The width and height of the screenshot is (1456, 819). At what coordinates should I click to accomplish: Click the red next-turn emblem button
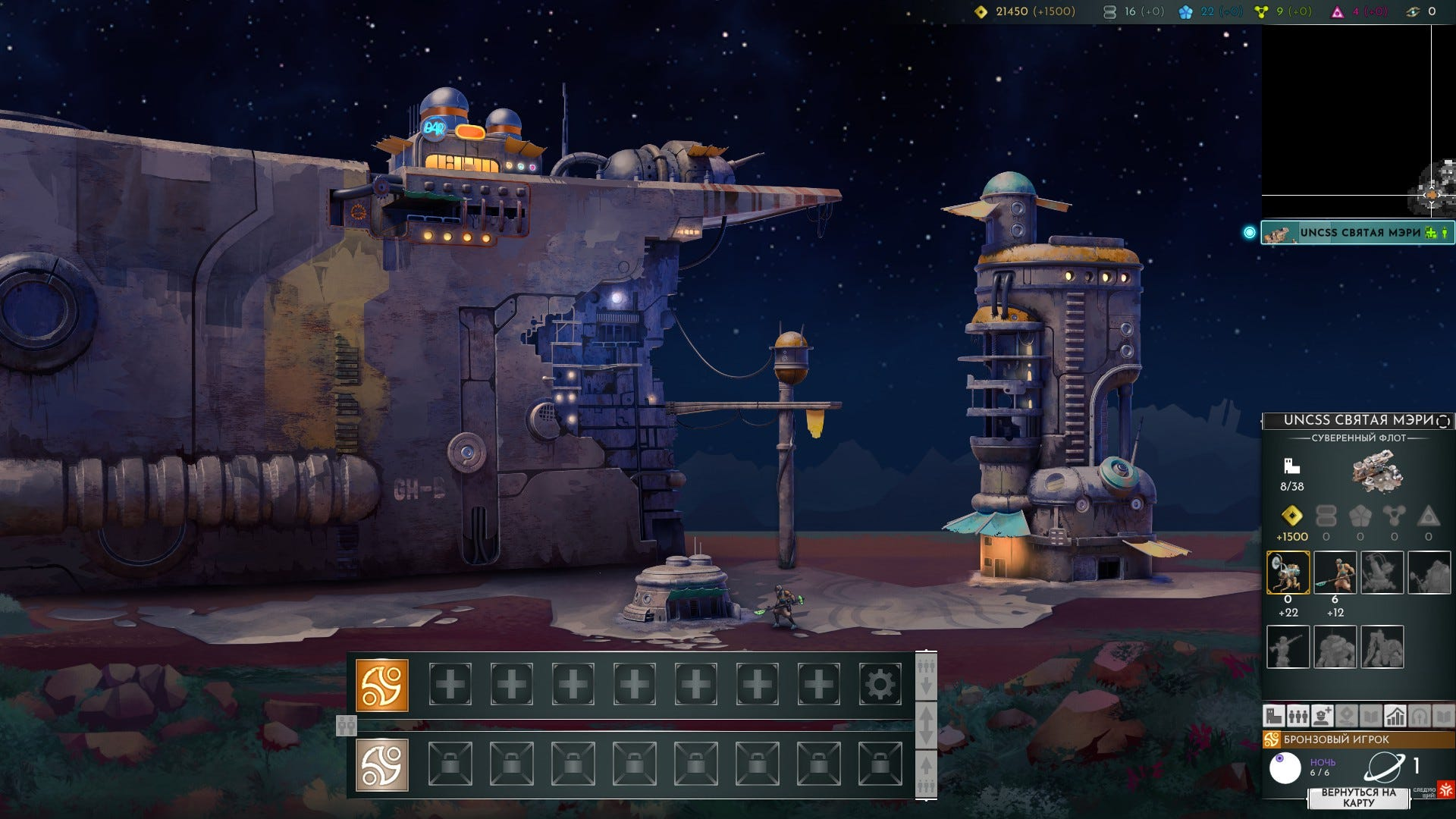(1445, 789)
